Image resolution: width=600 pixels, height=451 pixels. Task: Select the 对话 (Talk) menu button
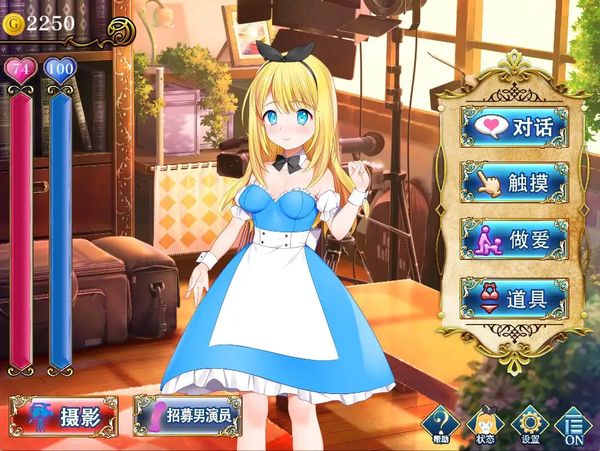coord(514,127)
